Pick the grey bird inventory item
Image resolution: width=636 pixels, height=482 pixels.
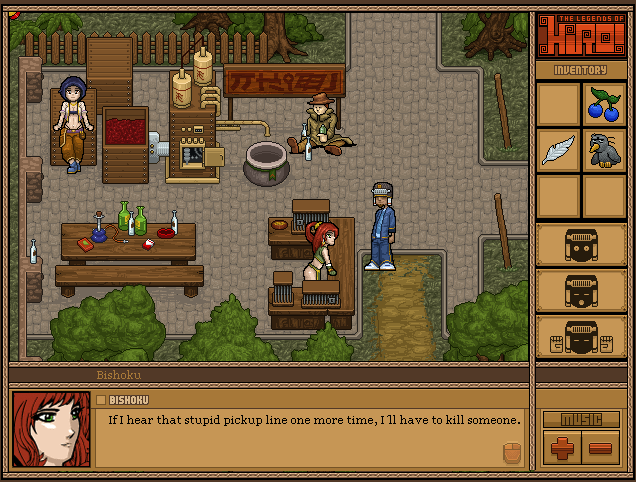pos(603,150)
